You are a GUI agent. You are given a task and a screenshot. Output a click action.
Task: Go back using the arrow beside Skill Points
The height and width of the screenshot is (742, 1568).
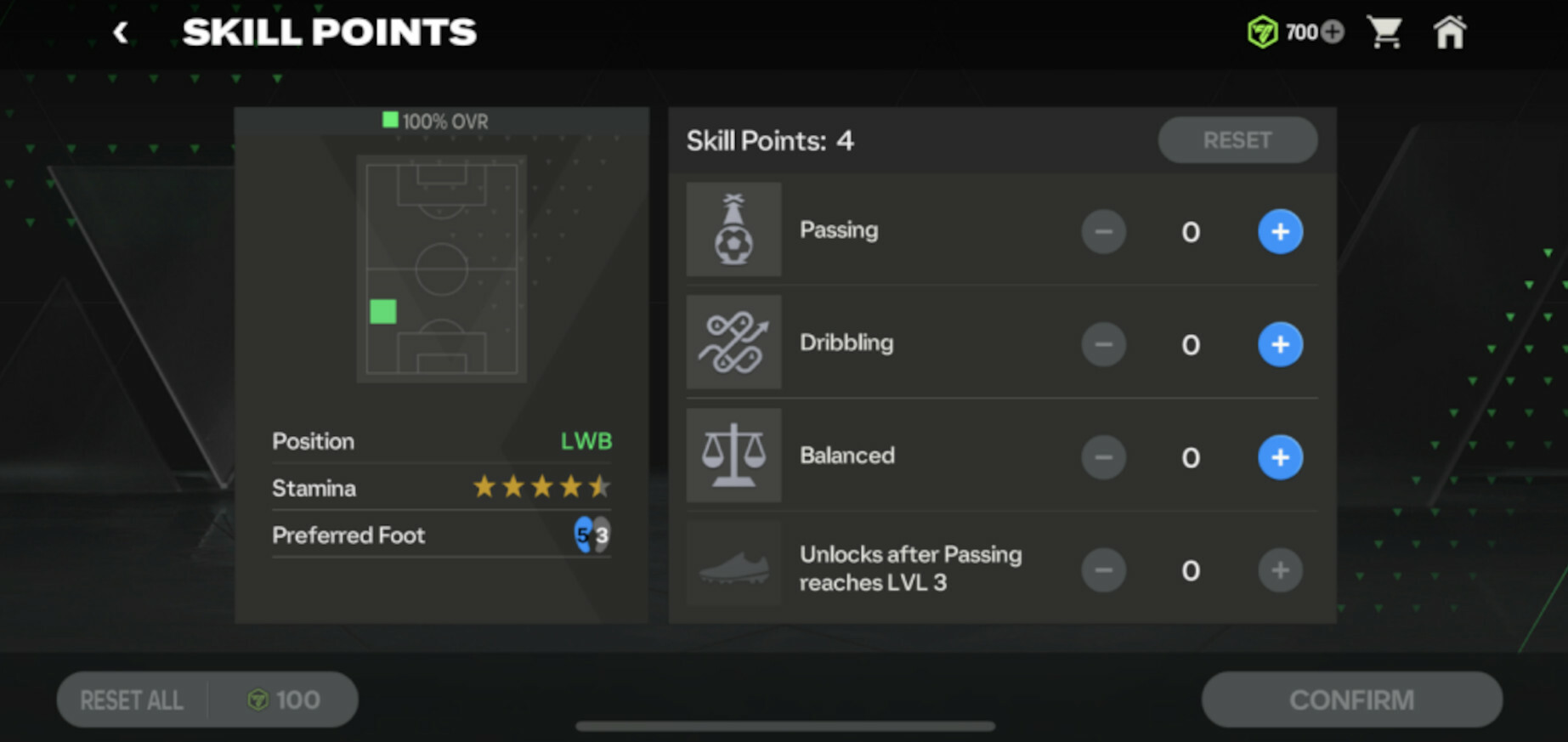[121, 33]
